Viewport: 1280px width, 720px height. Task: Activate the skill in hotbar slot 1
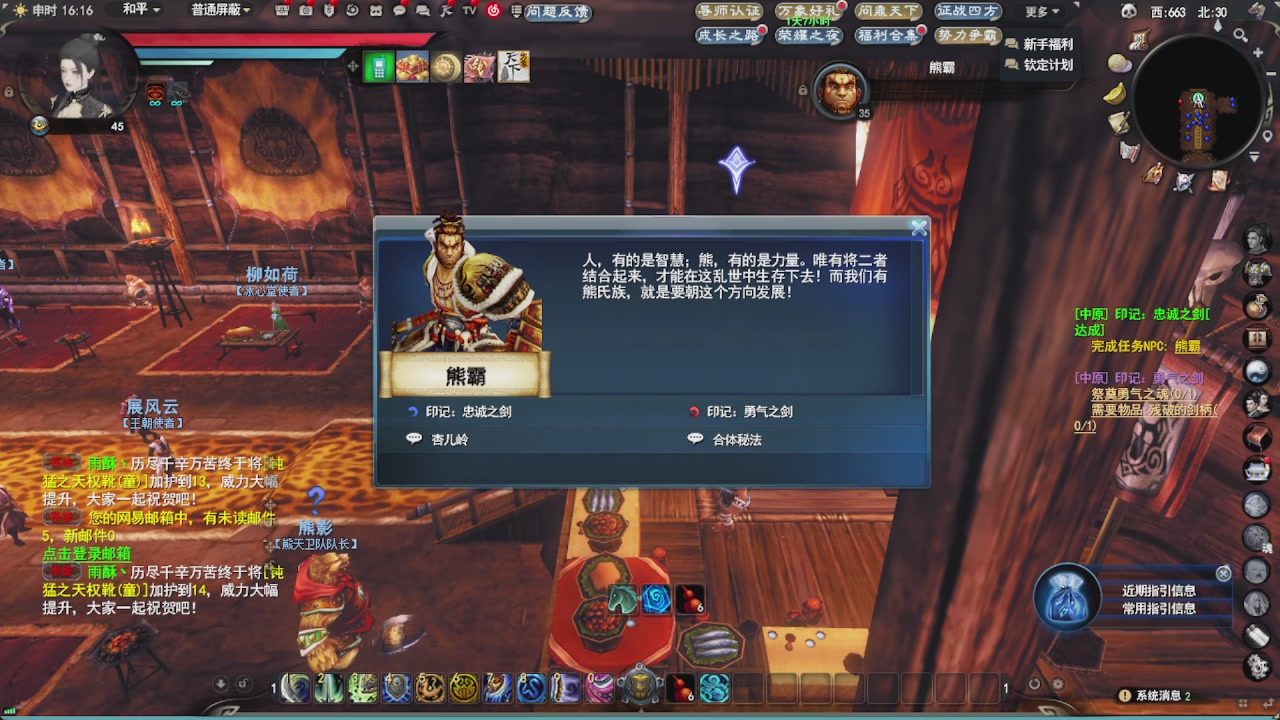click(294, 689)
